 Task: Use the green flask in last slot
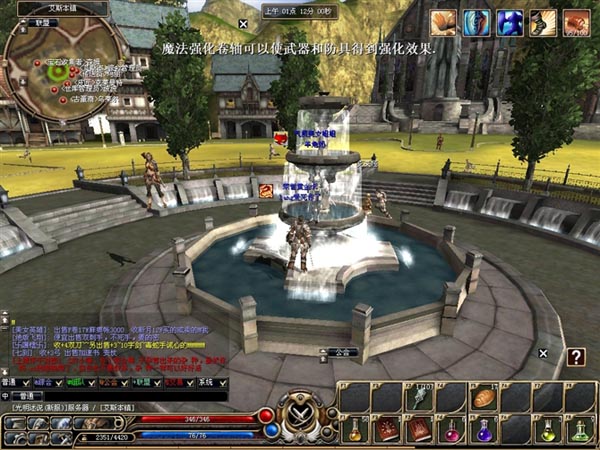pyautogui.click(x=580, y=430)
